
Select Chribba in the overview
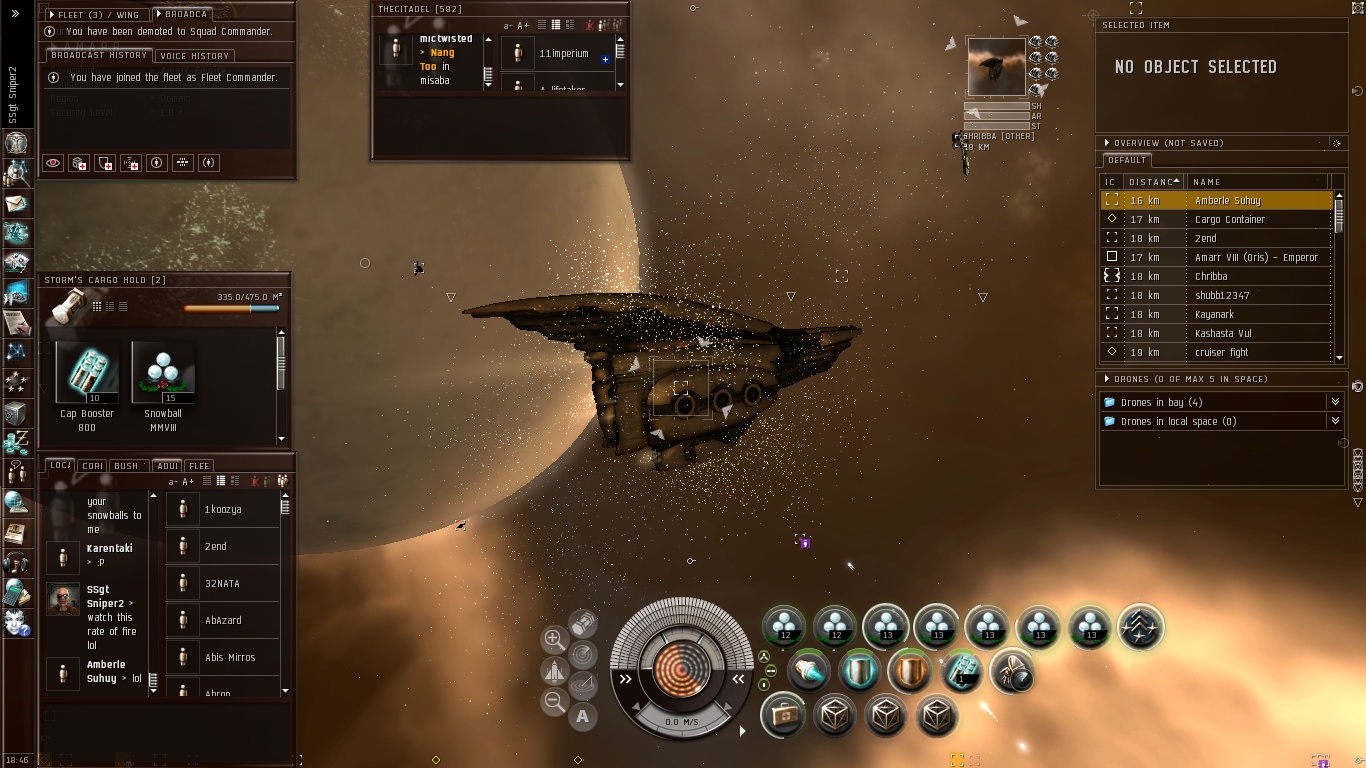click(x=1210, y=276)
